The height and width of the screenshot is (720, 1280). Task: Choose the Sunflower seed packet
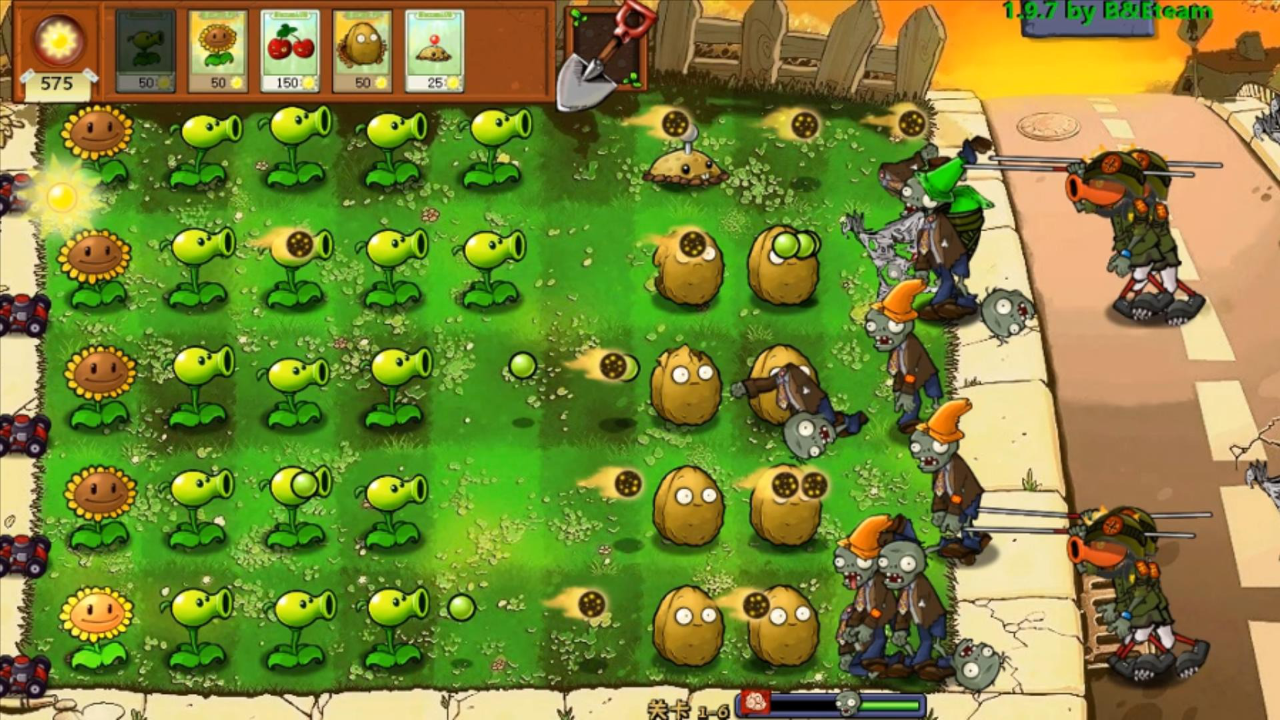pos(217,52)
